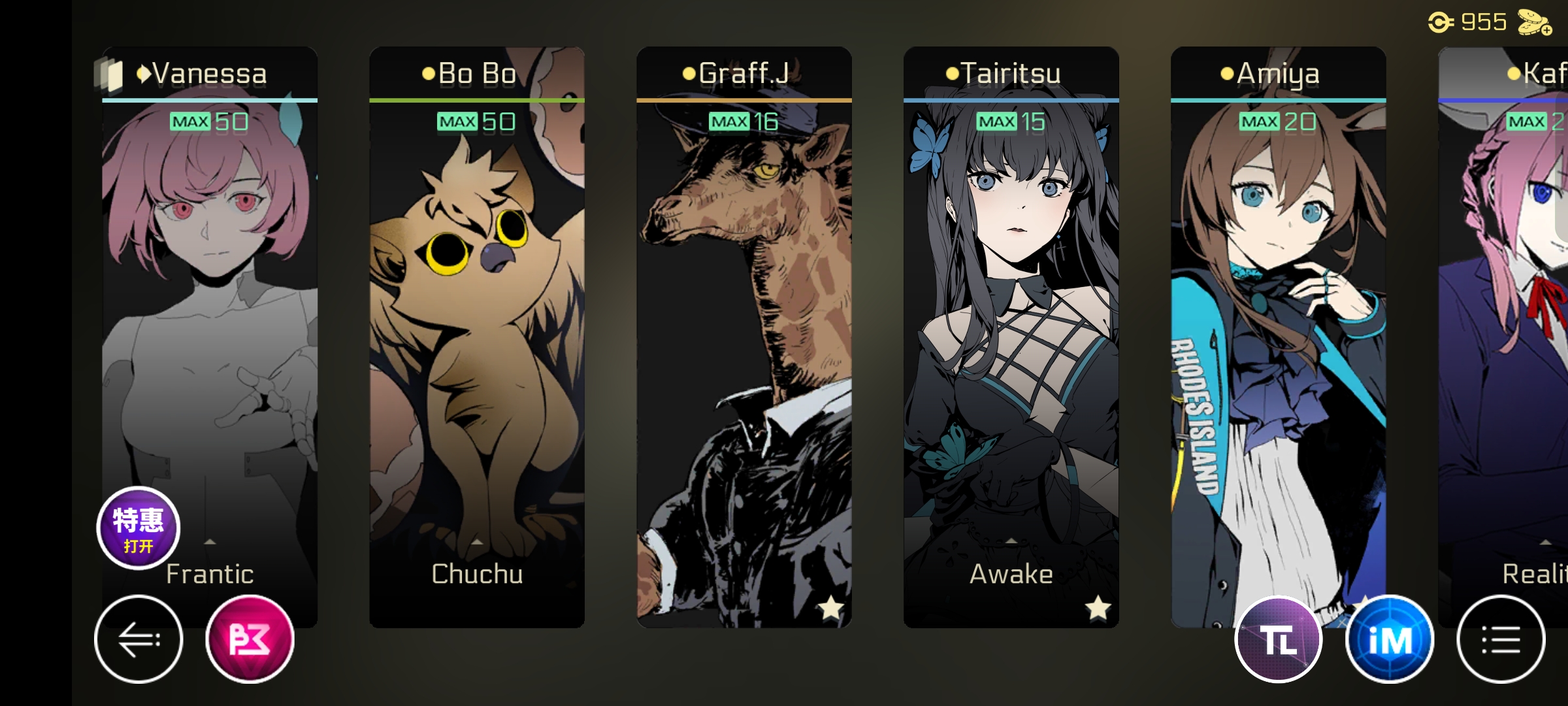Tap the back arrow button
Image resolution: width=1568 pixels, height=706 pixels.
139,639
